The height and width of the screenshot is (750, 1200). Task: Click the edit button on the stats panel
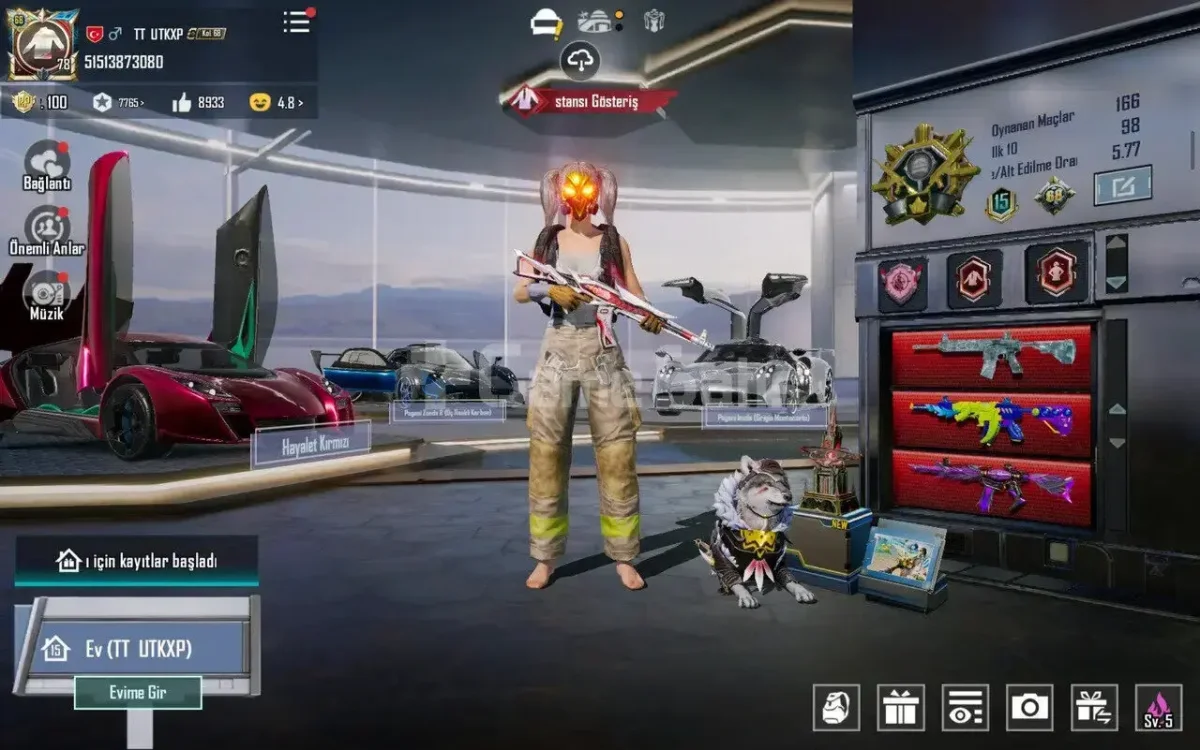tap(1122, 185)
